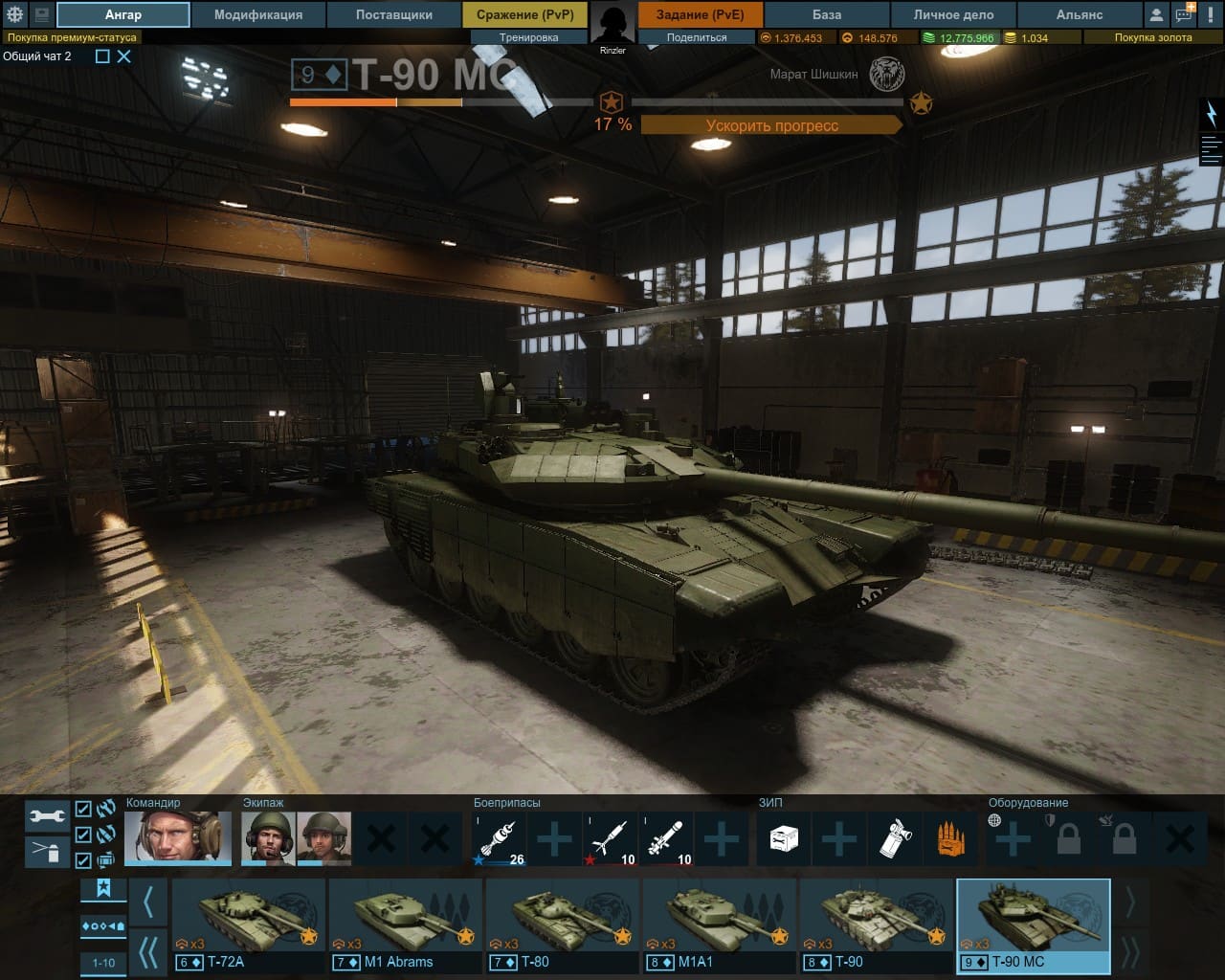
Task: Choose the M1 Abrams tank tile
Action: (406, 924)
